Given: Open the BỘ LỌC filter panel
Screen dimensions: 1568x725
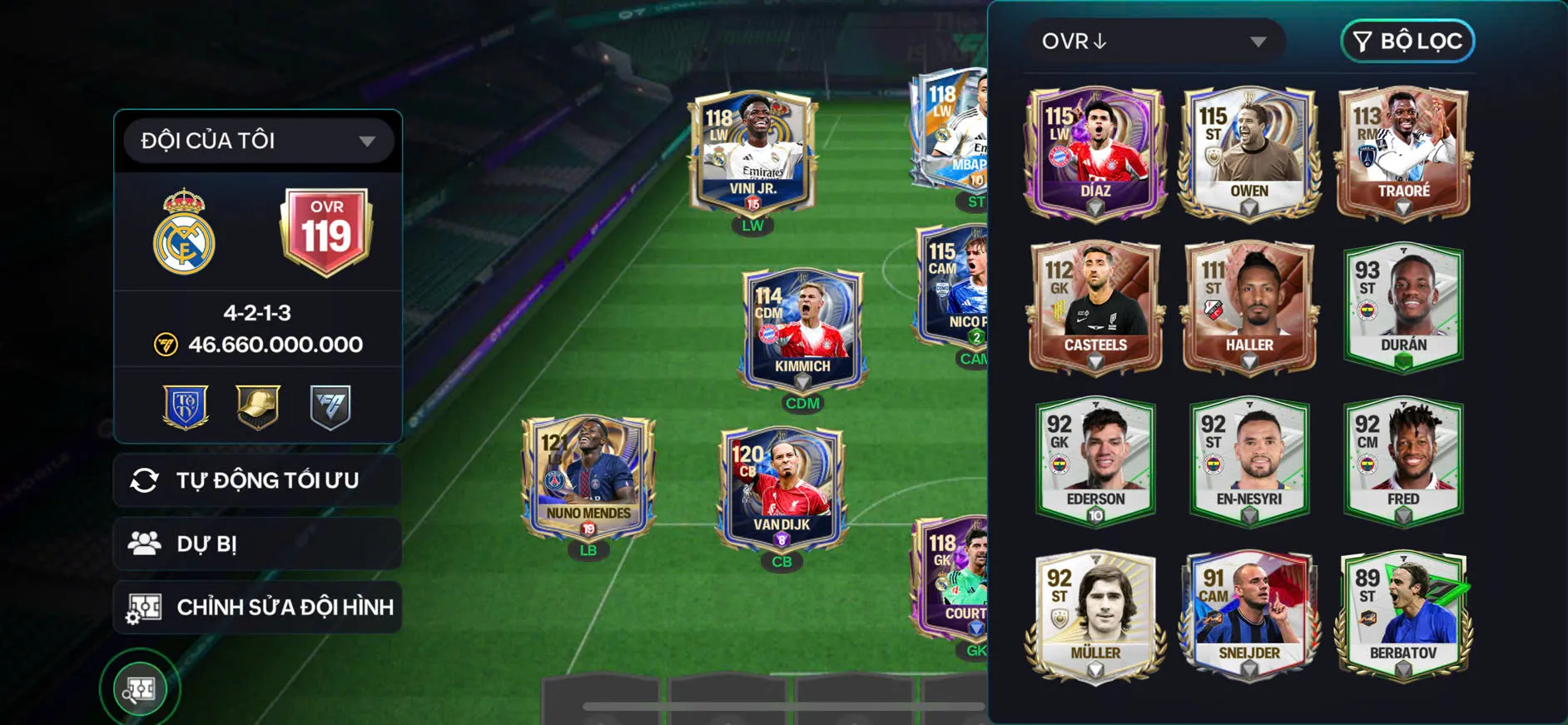Looking at the screenshot, I should (1407, 41).
